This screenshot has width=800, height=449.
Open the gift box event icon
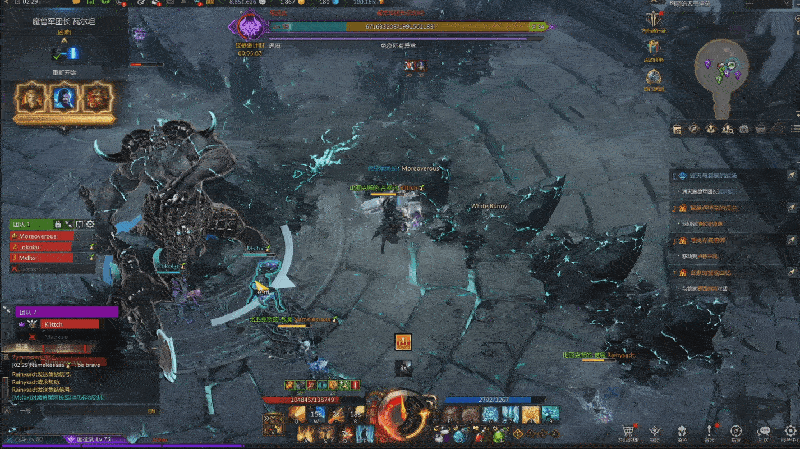tap(653, 46)
